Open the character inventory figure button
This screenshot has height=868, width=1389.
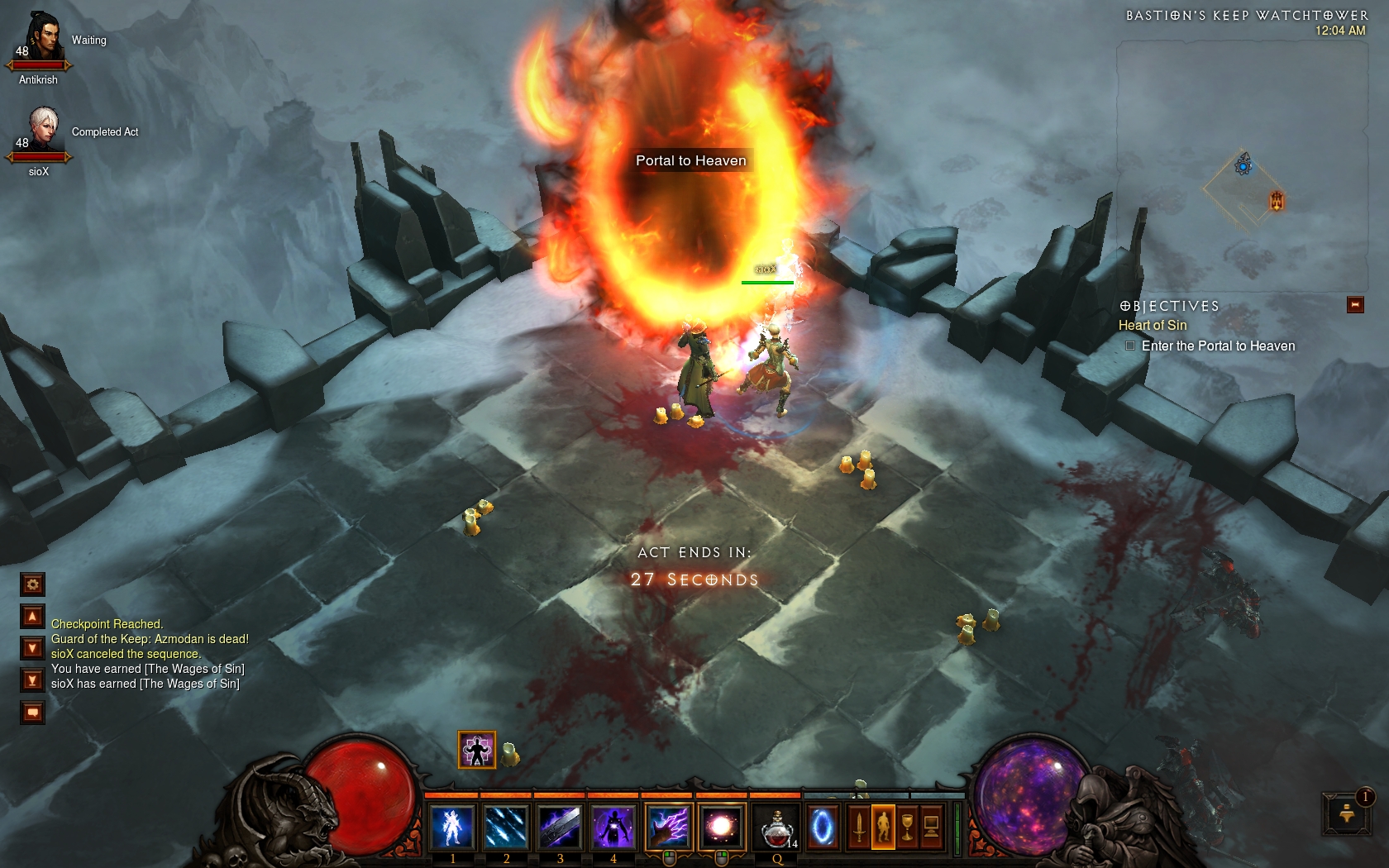click(x=883, y=827)
